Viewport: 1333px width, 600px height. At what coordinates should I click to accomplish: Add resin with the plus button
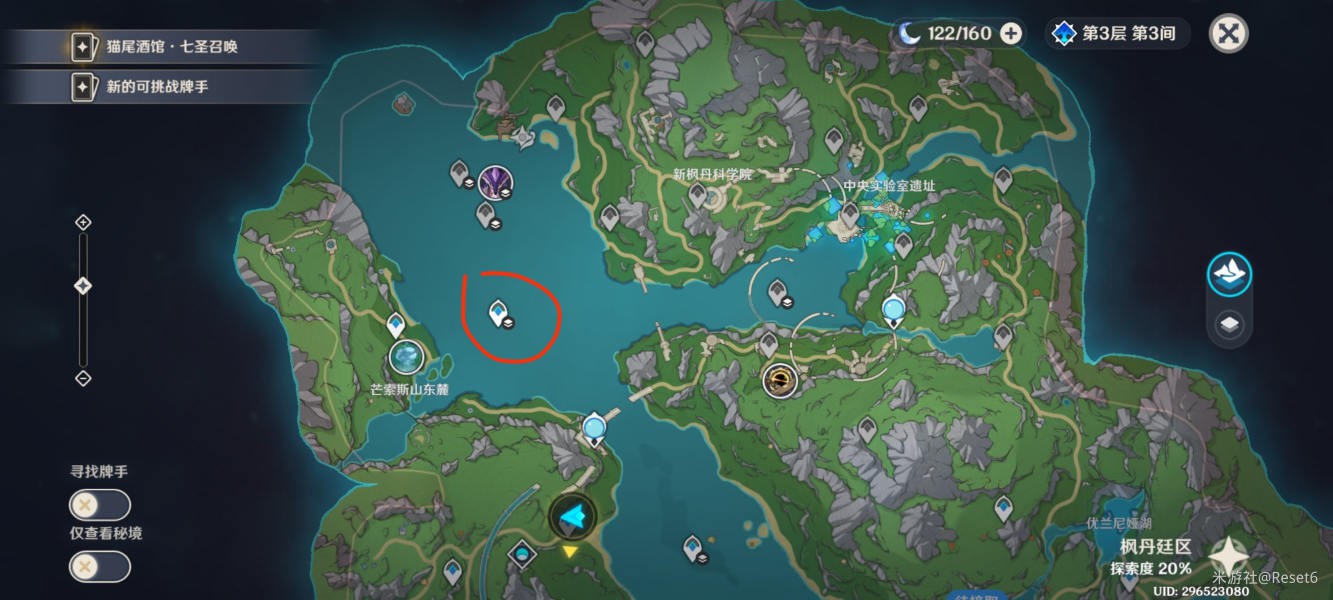coord(1011,33)
